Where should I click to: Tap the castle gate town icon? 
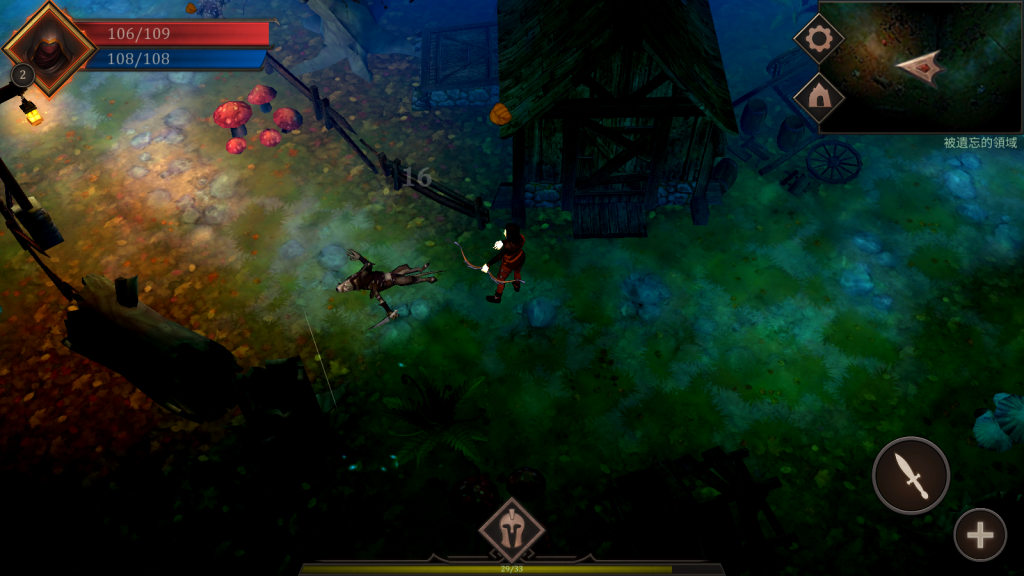819,97
